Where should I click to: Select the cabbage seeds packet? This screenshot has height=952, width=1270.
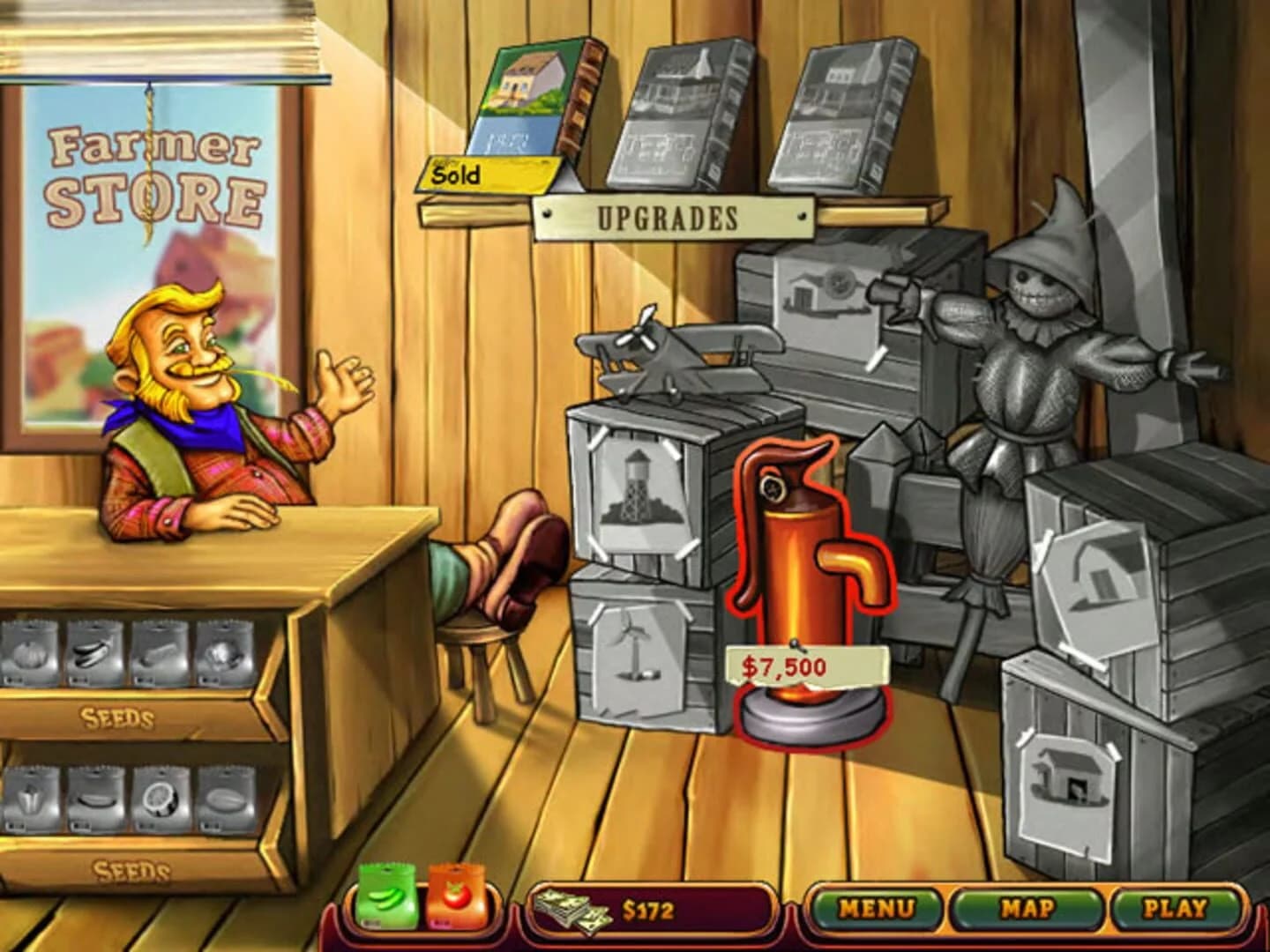click(219, 654)
